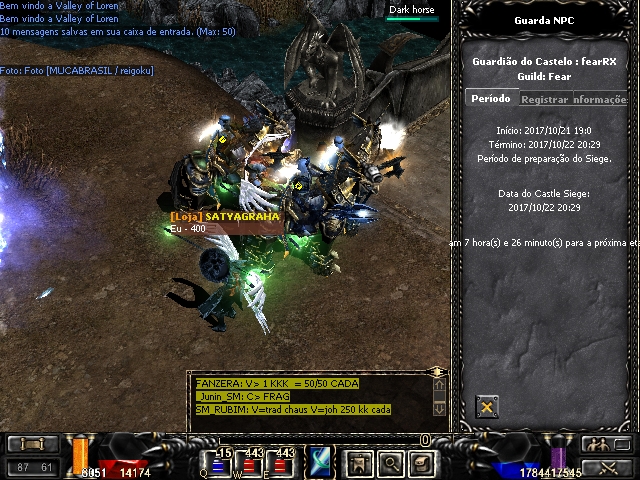The width and height of the screenshot is (640, 480).
Task: Select the Informações tab
Action: (x=602, y=100)
